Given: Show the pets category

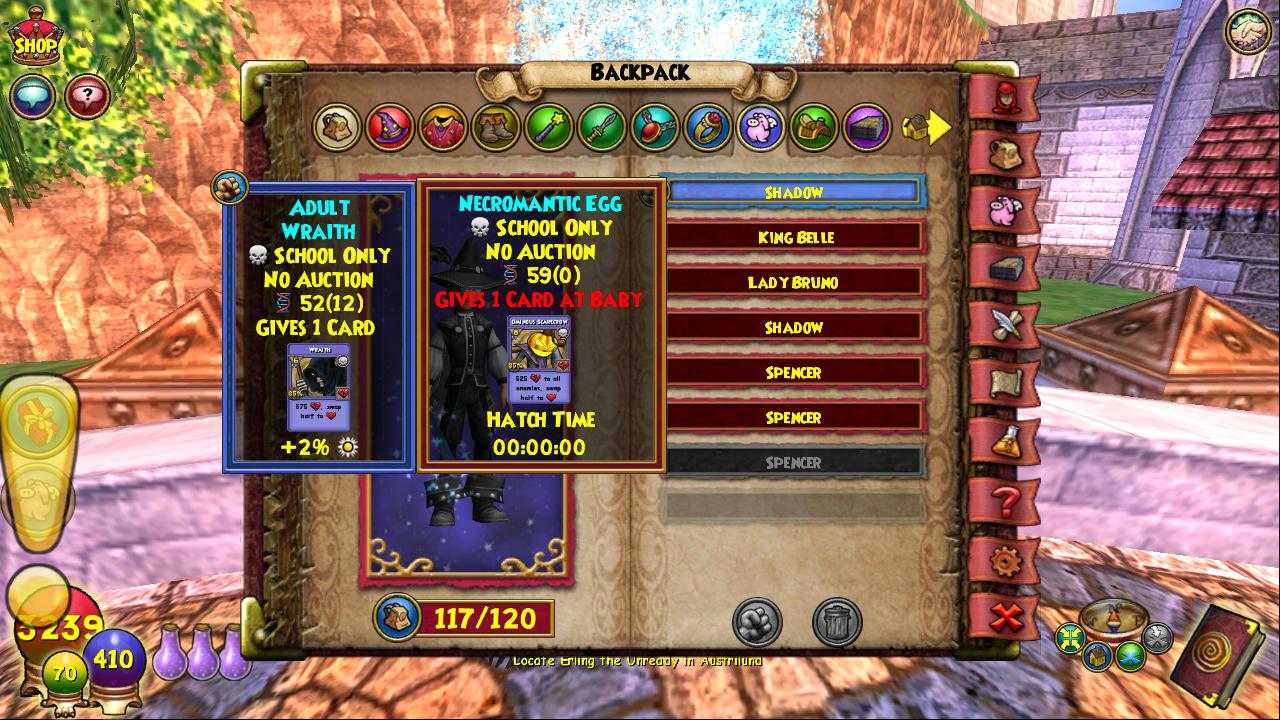Looking at the screenshot, I should tap(761, 128).
